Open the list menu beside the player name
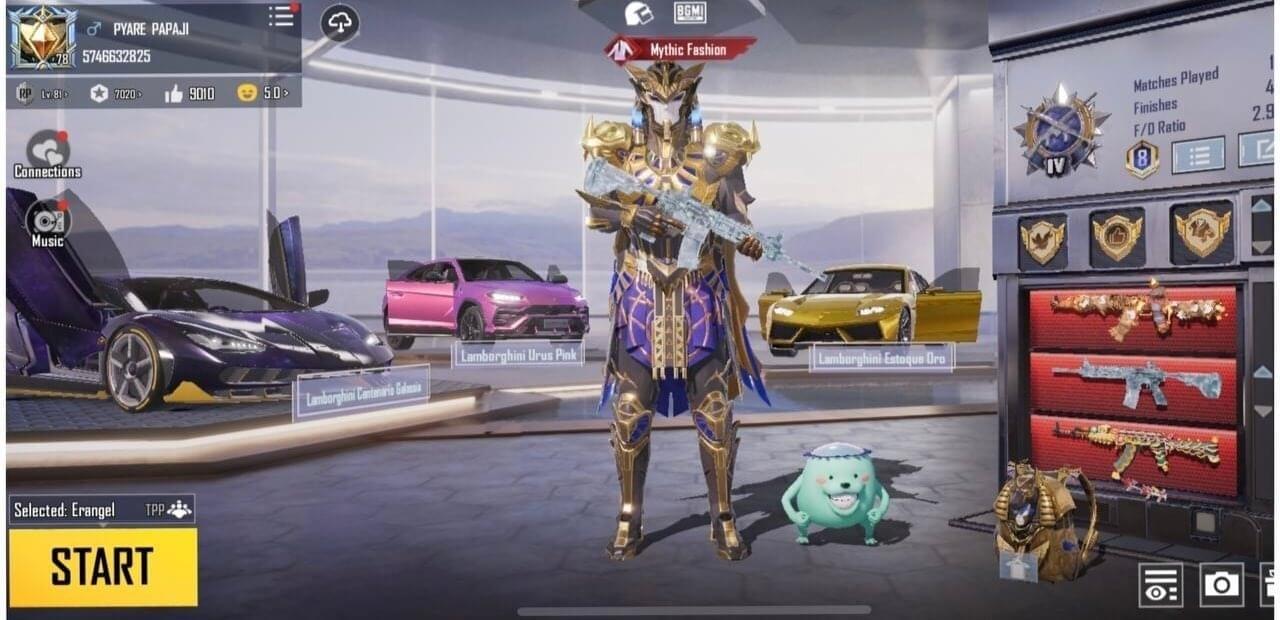 [x=282, y=17]
